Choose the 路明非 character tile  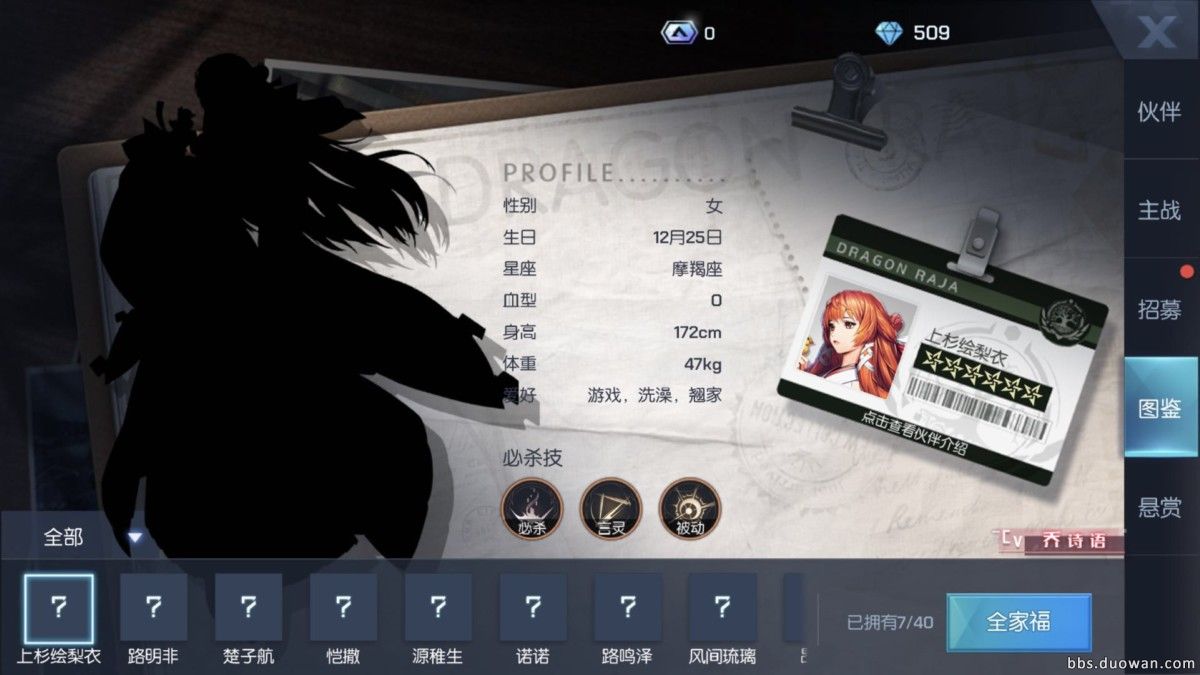[x=154, y=608]
